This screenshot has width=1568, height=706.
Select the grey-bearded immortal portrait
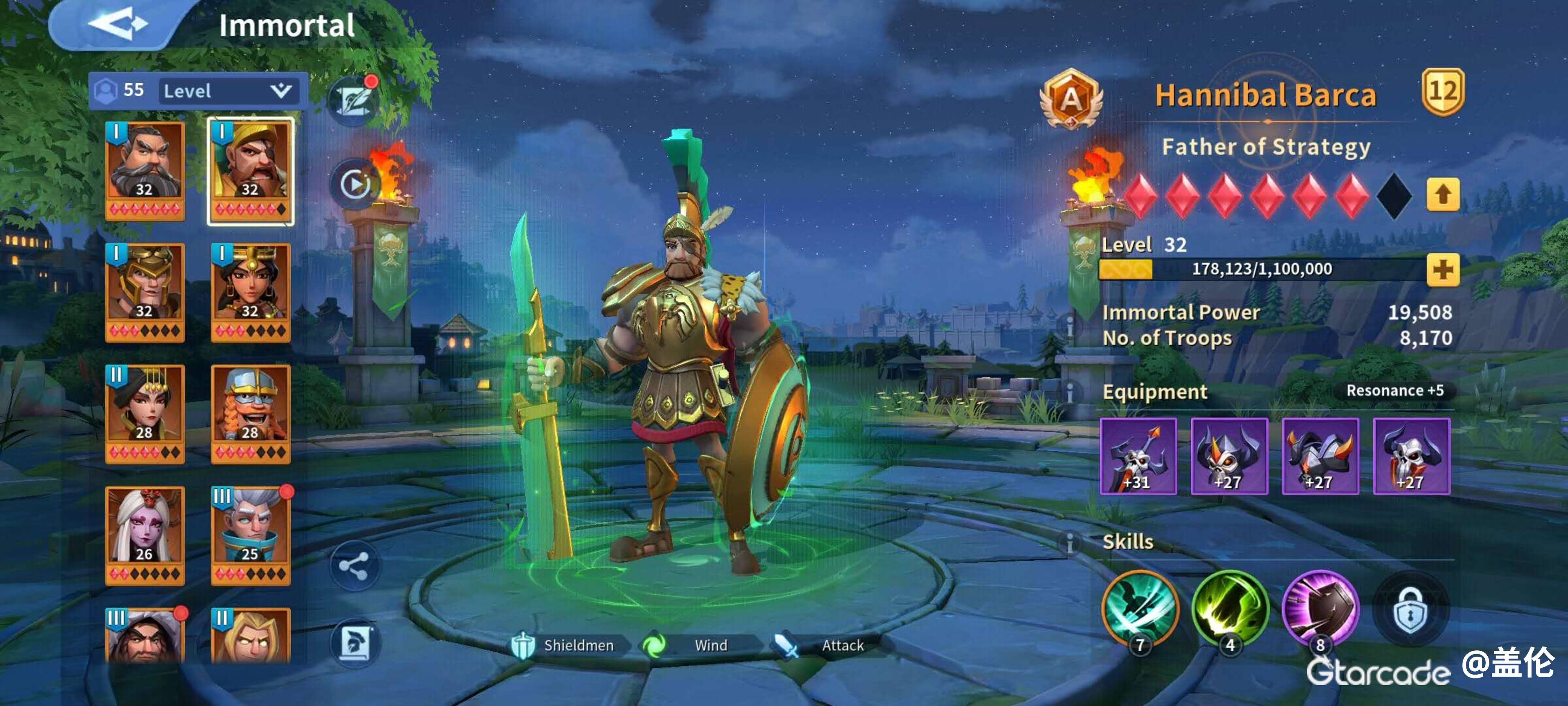pos(145,170)
